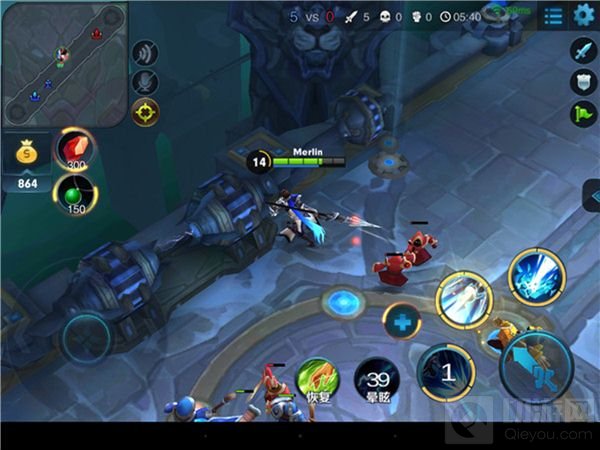The width and height of the screenshot is (600, 450).
Task: Send the shield defend signal
Action: point(583,82)
